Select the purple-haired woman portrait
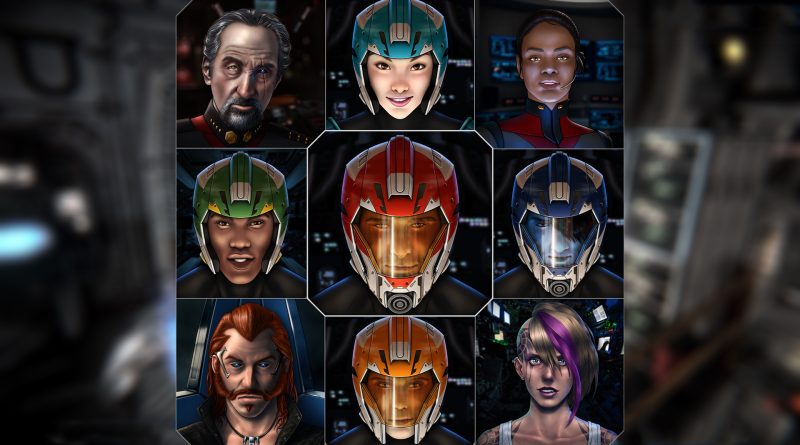This screenshot has width=800, height=445. (549, 372)
